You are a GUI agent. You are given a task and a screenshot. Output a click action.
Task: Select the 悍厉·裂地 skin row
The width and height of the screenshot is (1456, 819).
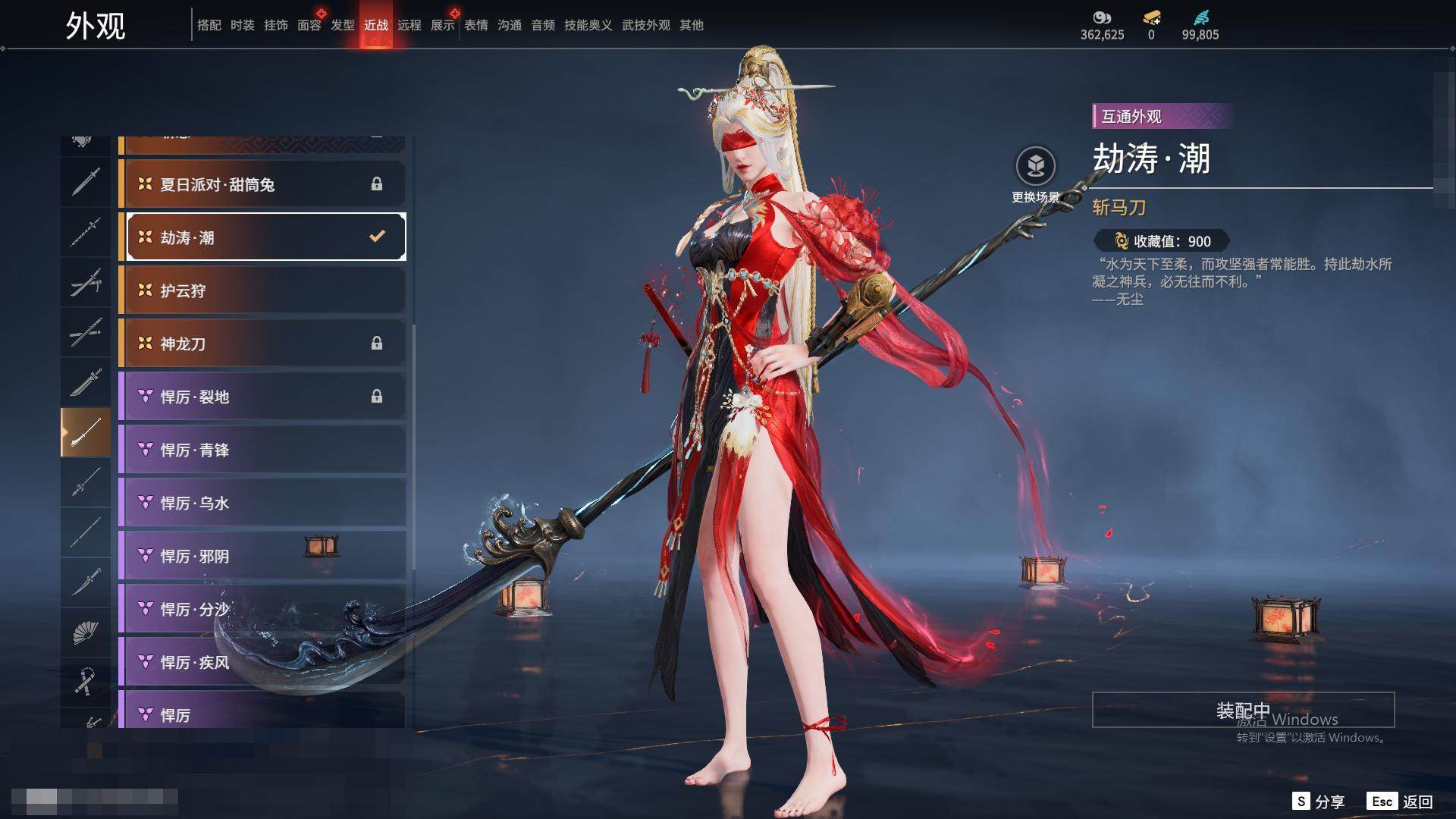pyautogui.click(x=262, y=397)
